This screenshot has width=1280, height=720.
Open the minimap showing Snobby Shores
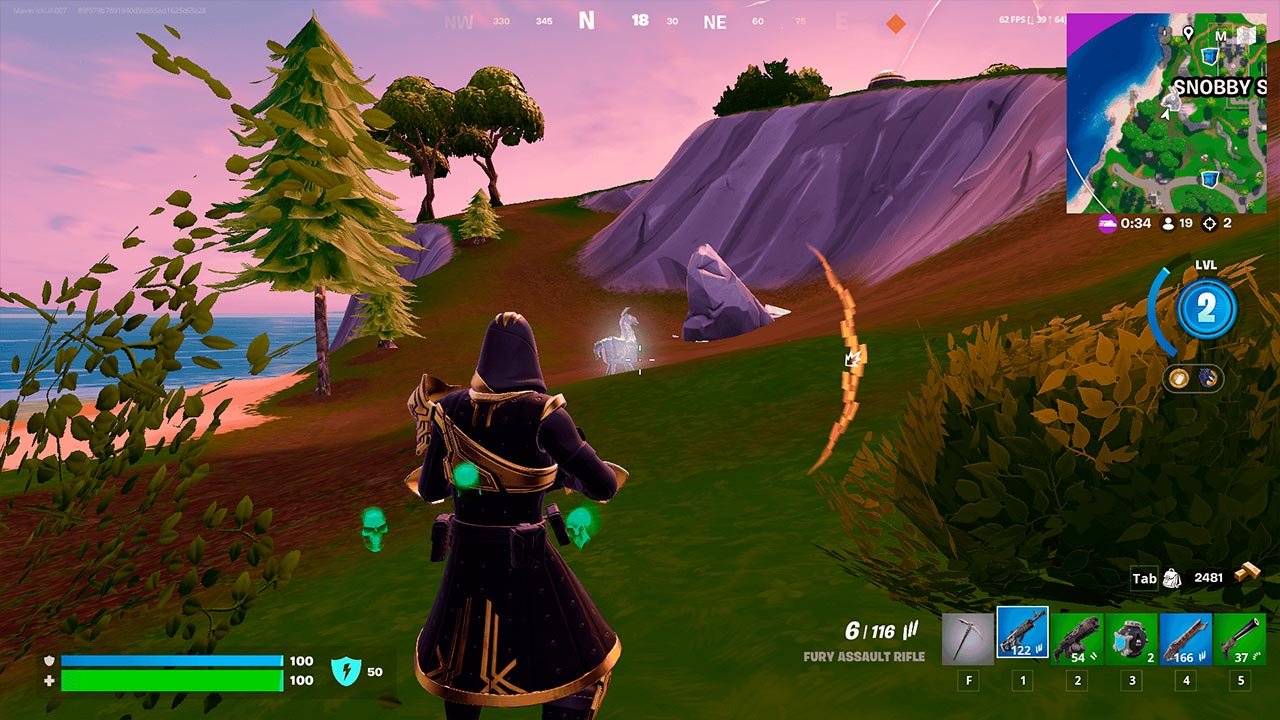1166,112
